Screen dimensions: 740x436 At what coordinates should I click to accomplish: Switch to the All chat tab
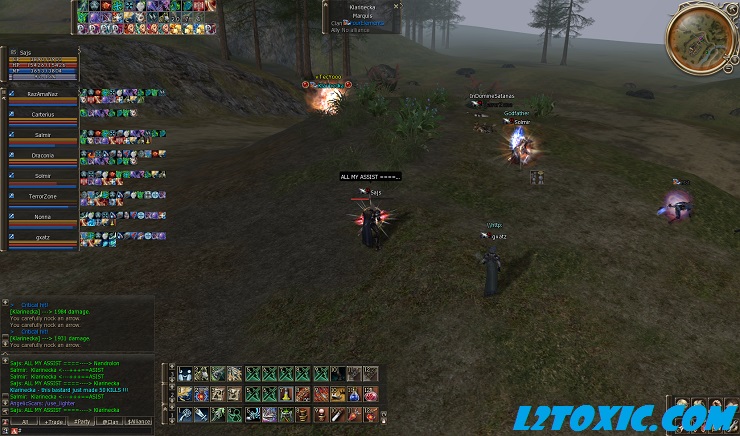pyautogui.click(x=24, y=423)
